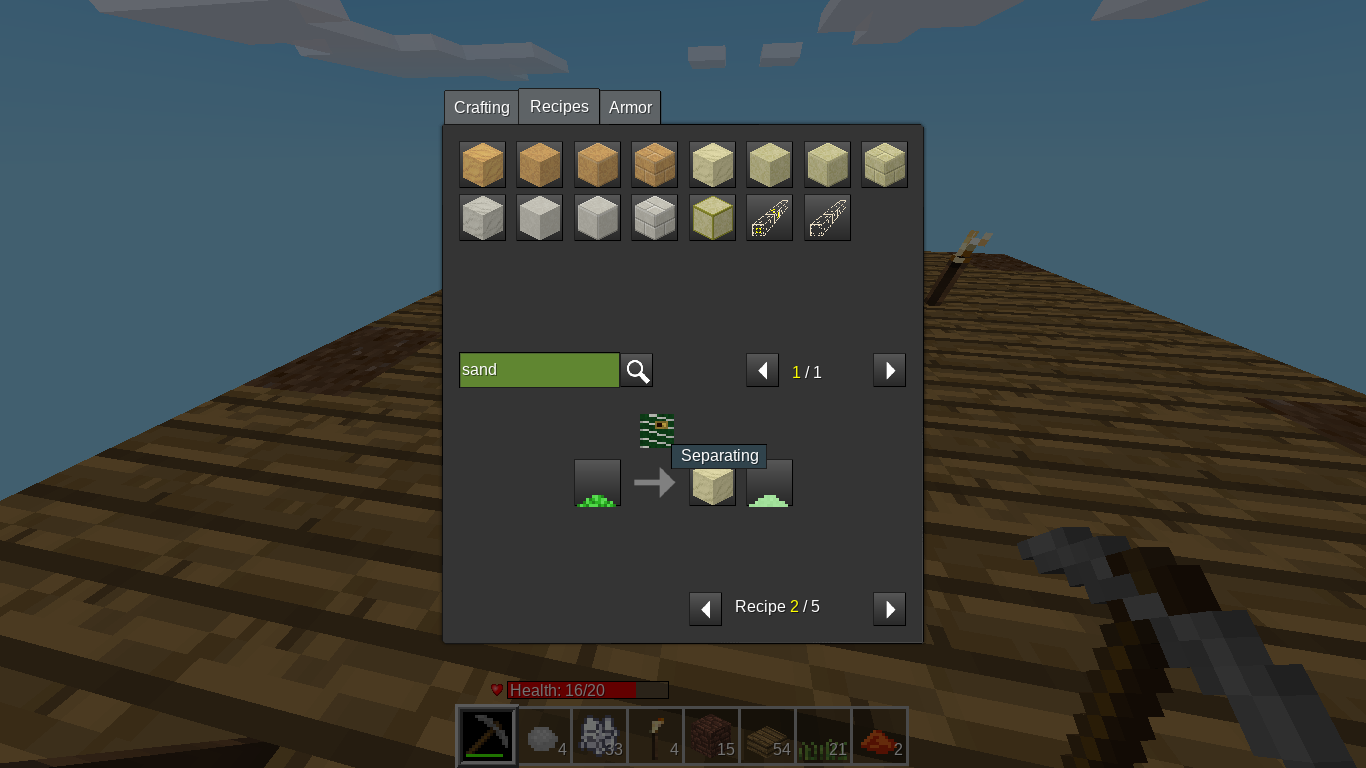Choose the torch slot in the hotbar
This screenshot has width=1366, height=768.
click(656, 736)
